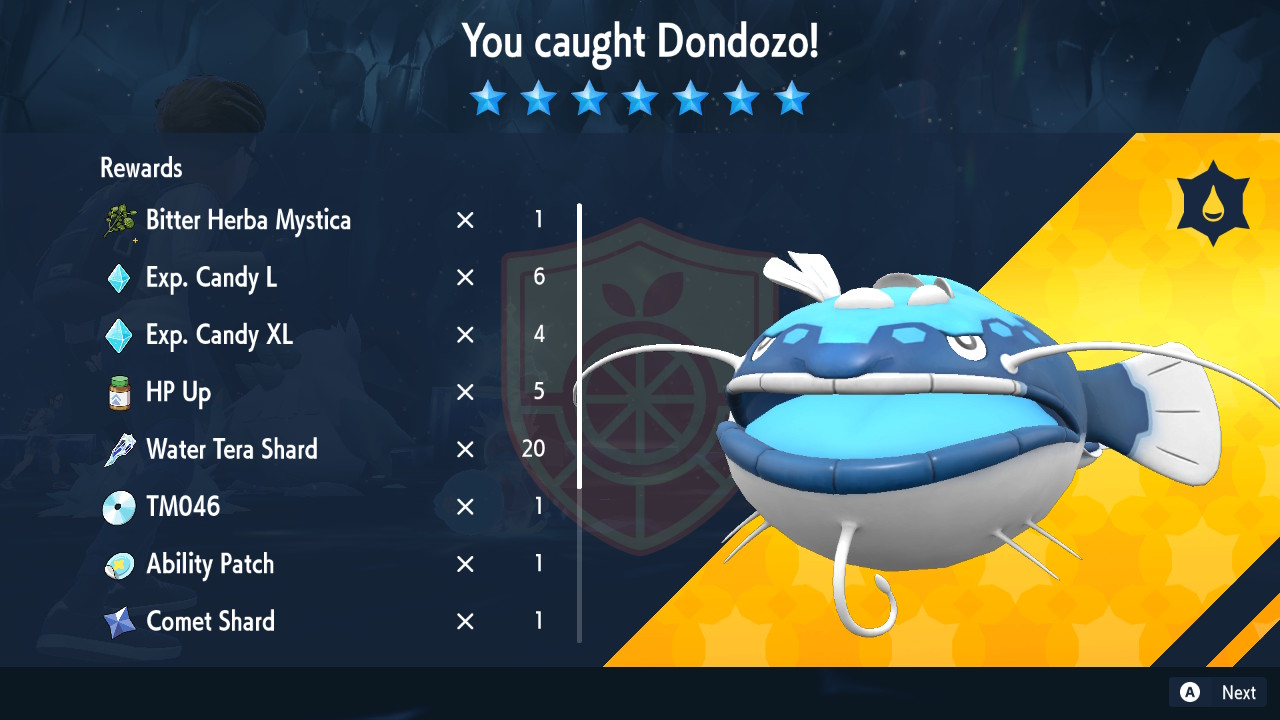
Task: Click the A button prompt icon
Action: [x=1189, y=692]
